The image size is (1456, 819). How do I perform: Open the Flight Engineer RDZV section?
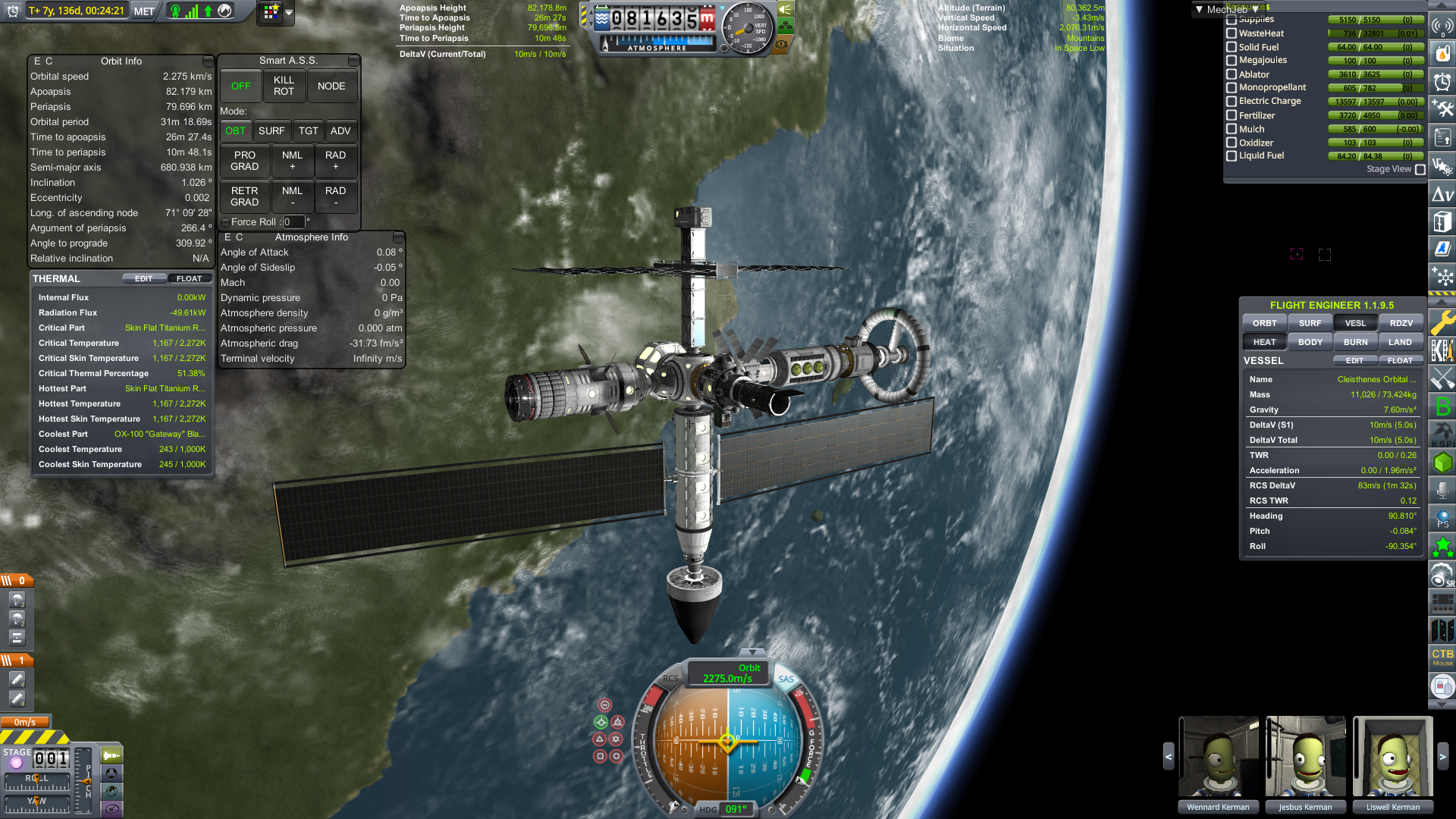(x=1401, y=323)
